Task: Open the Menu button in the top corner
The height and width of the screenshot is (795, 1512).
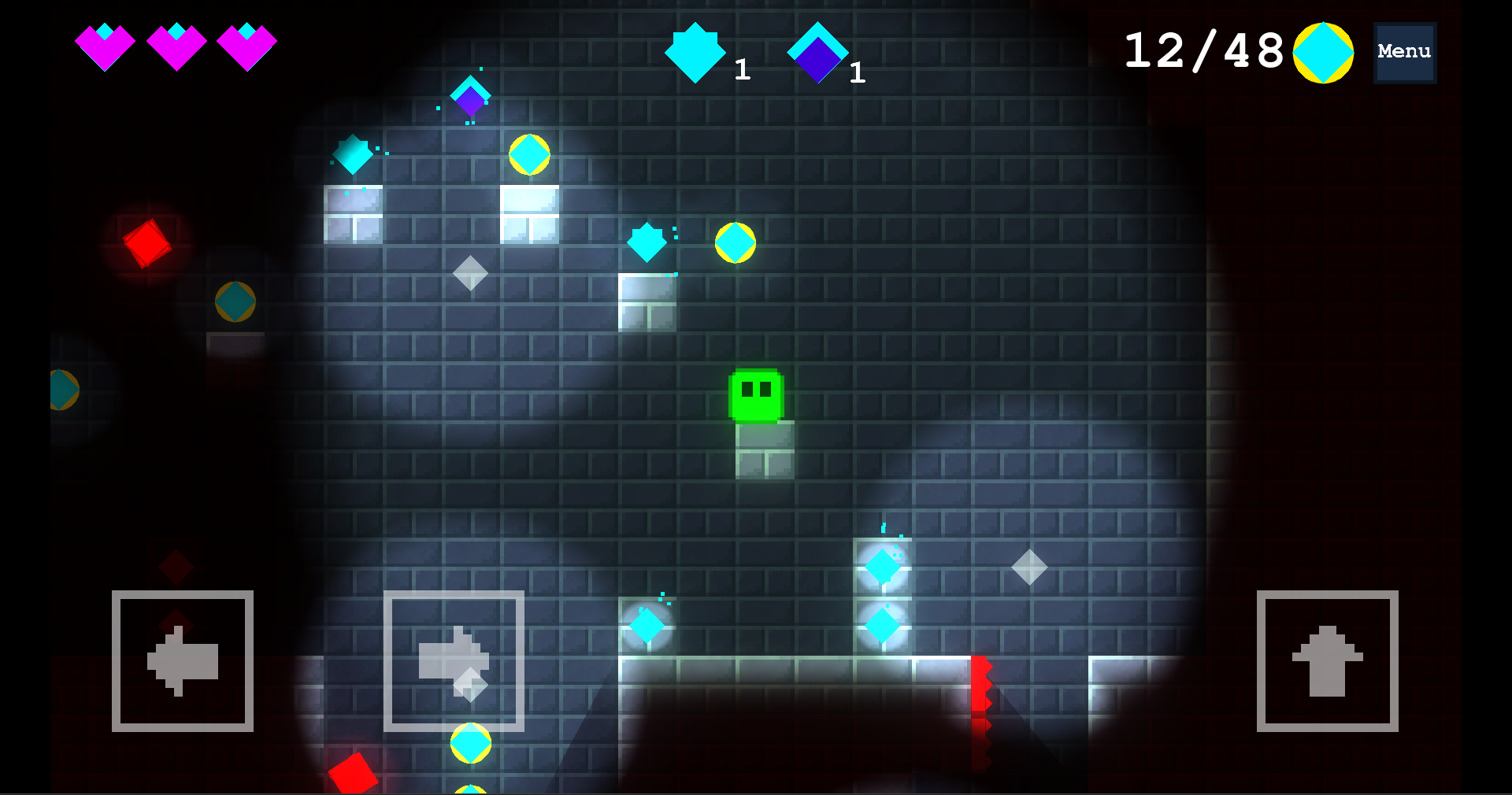Action: [1404, 52]
